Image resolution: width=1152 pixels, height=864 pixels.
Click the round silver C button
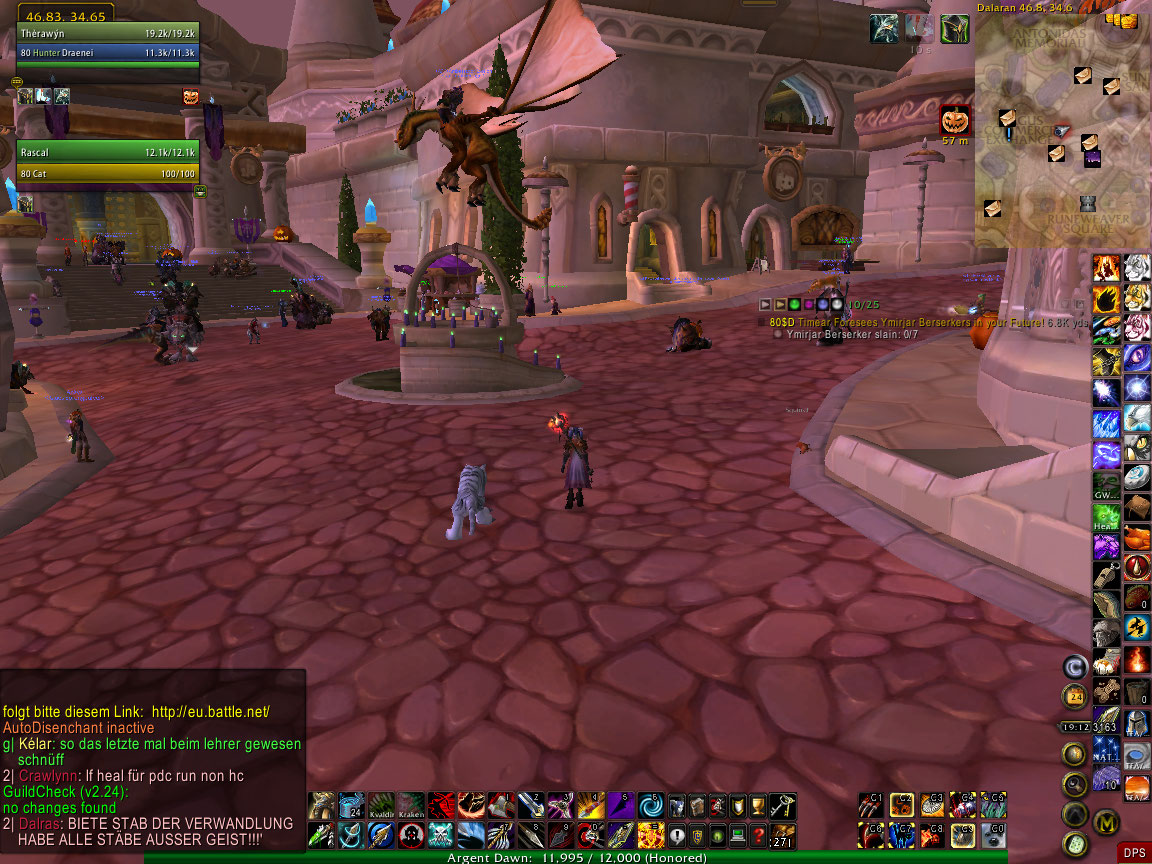(1075, 666)
